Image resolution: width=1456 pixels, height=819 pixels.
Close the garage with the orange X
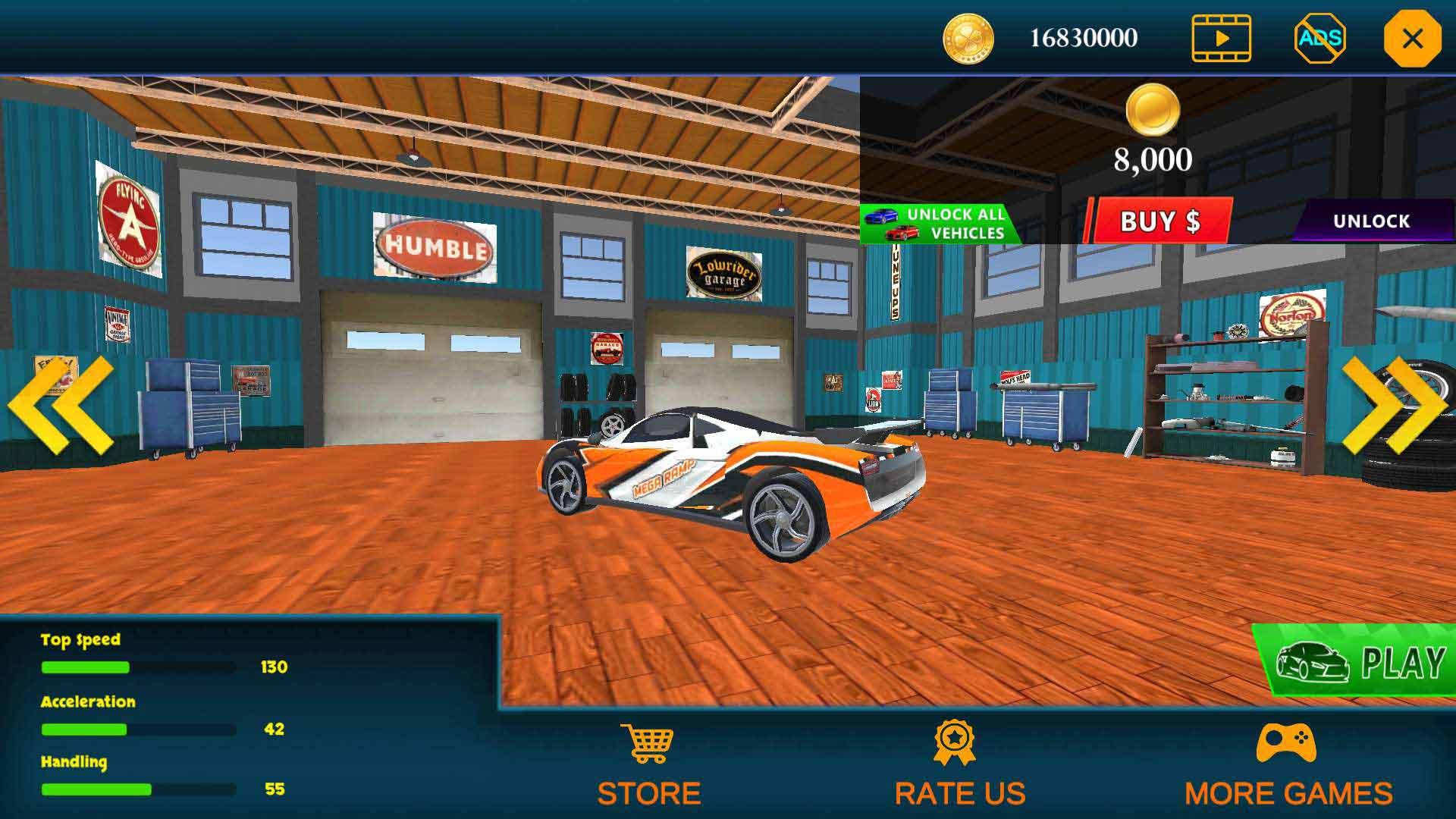(x=1411, y=39)
